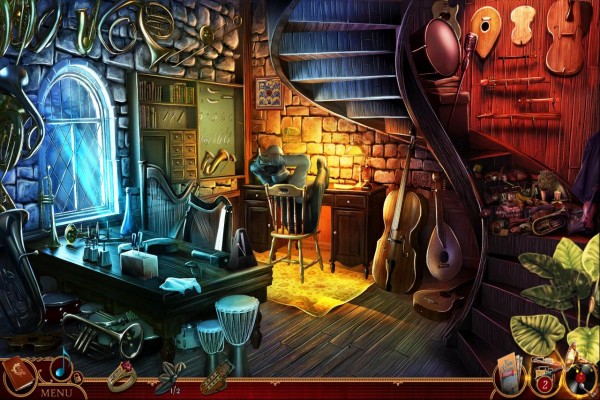
Task: Select the studded leather strap item
Action: 215,377
